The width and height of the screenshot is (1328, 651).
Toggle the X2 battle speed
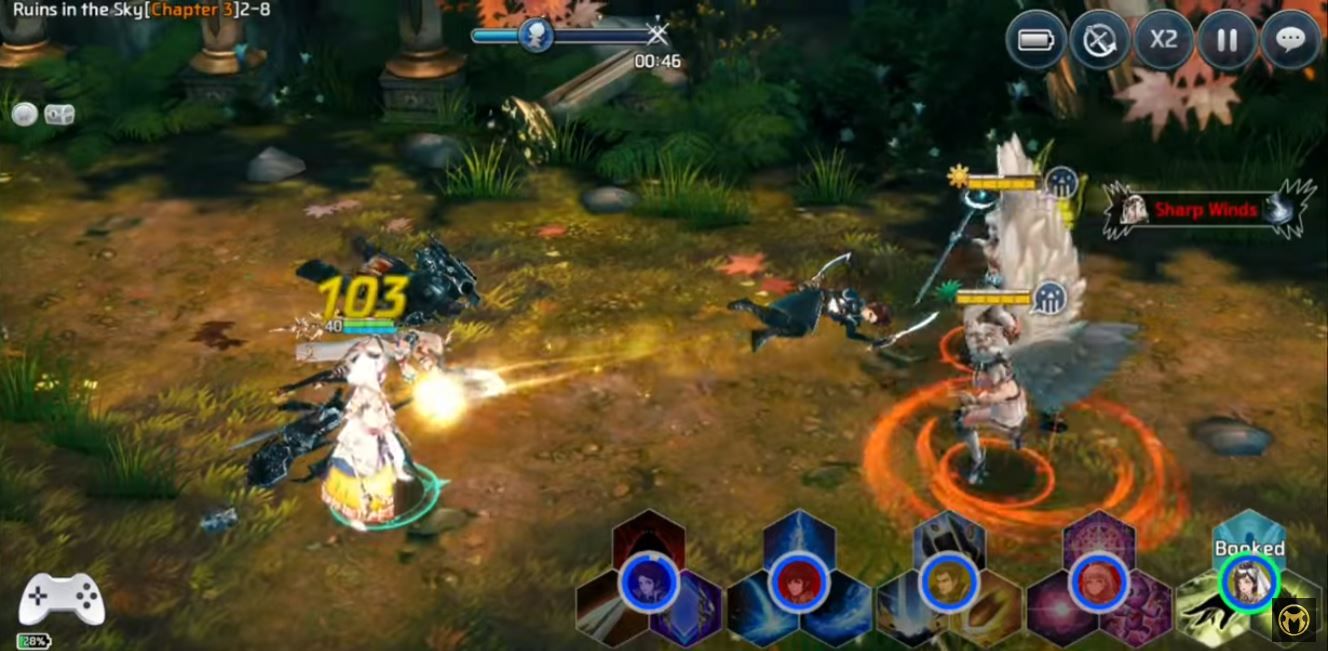[1164, 40]
